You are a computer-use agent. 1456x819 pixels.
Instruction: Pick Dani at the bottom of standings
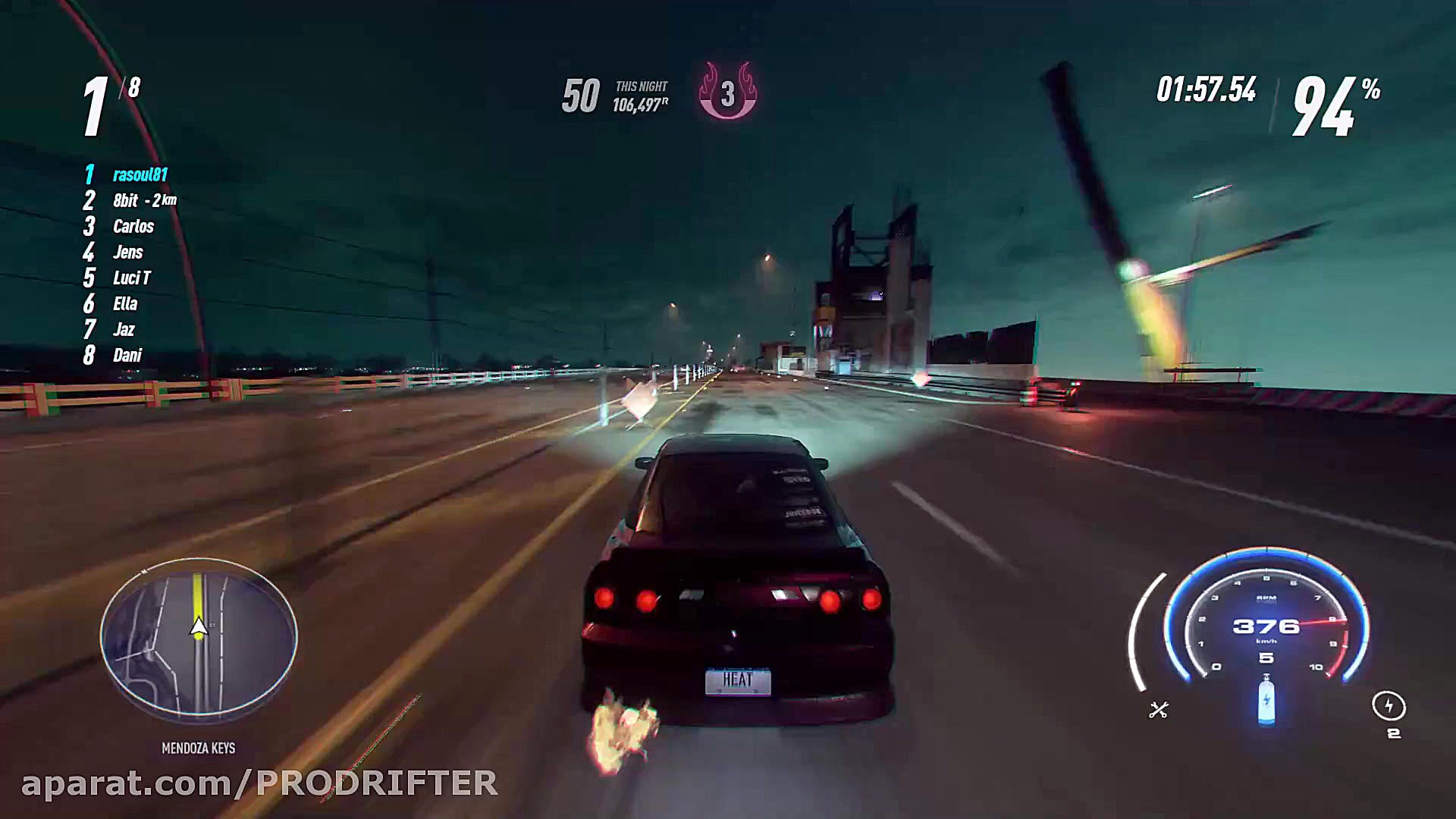coord(127,356)
